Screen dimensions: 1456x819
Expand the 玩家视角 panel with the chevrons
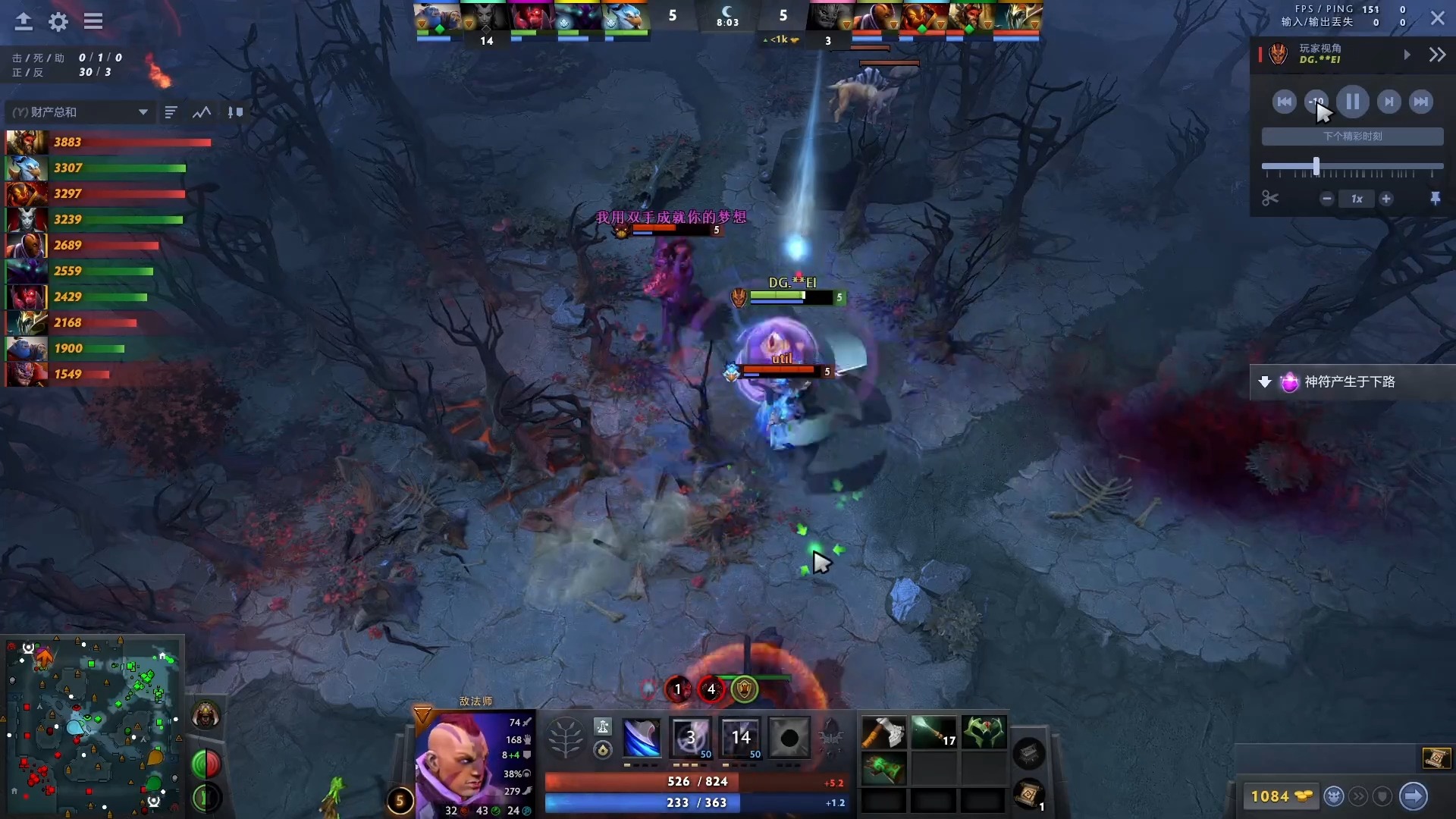[x=1437, y=54]
